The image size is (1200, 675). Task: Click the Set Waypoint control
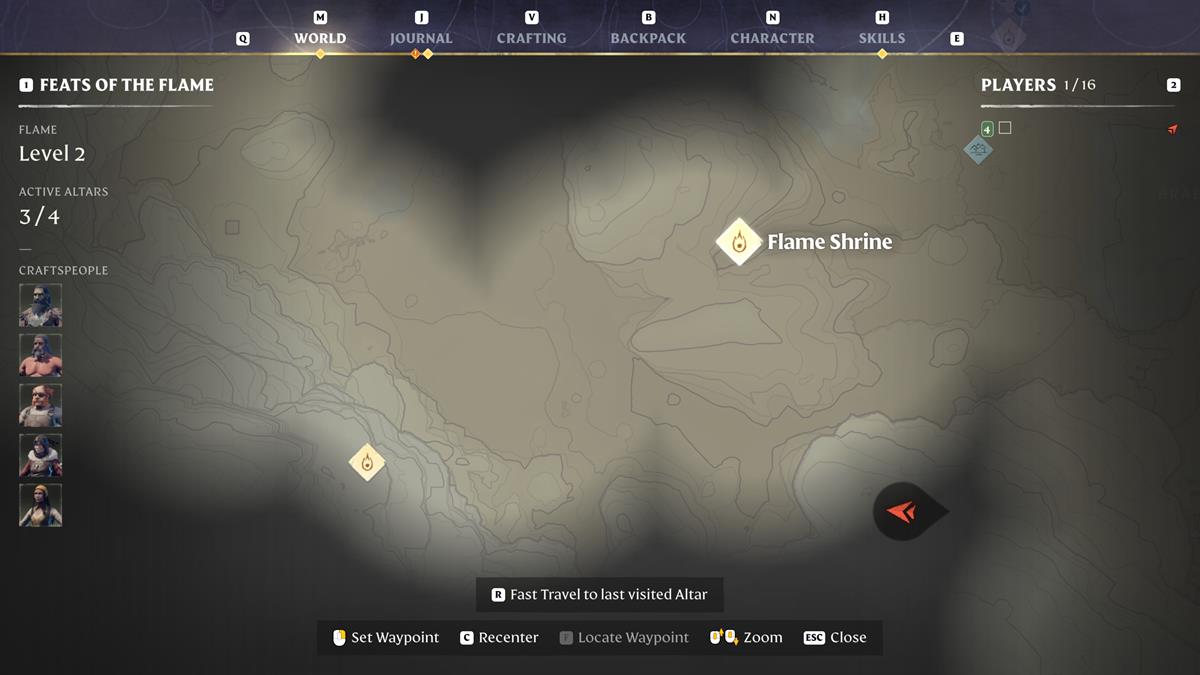(386, 637)
